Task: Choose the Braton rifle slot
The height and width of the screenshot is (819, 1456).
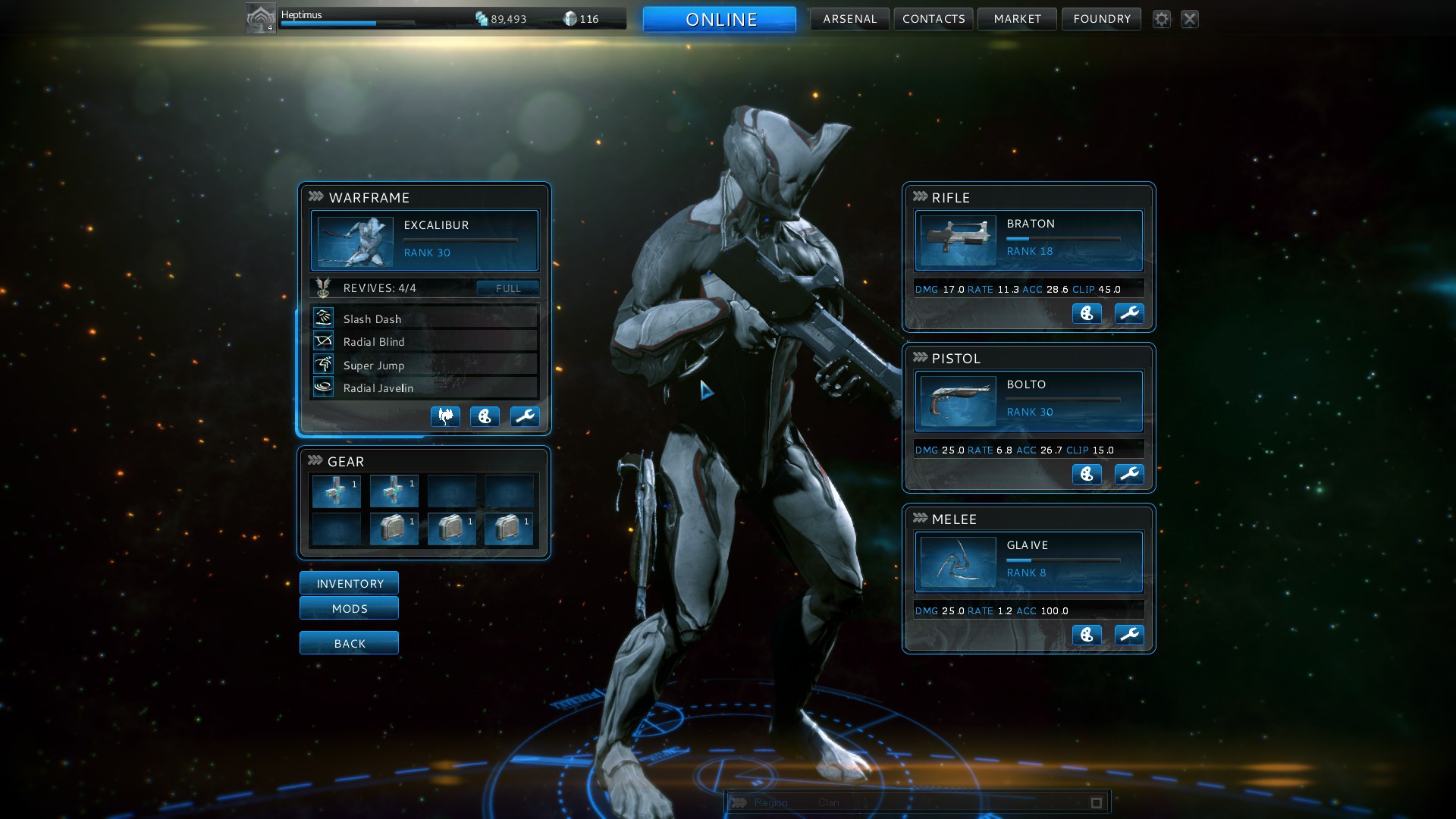Action: 1028,240
